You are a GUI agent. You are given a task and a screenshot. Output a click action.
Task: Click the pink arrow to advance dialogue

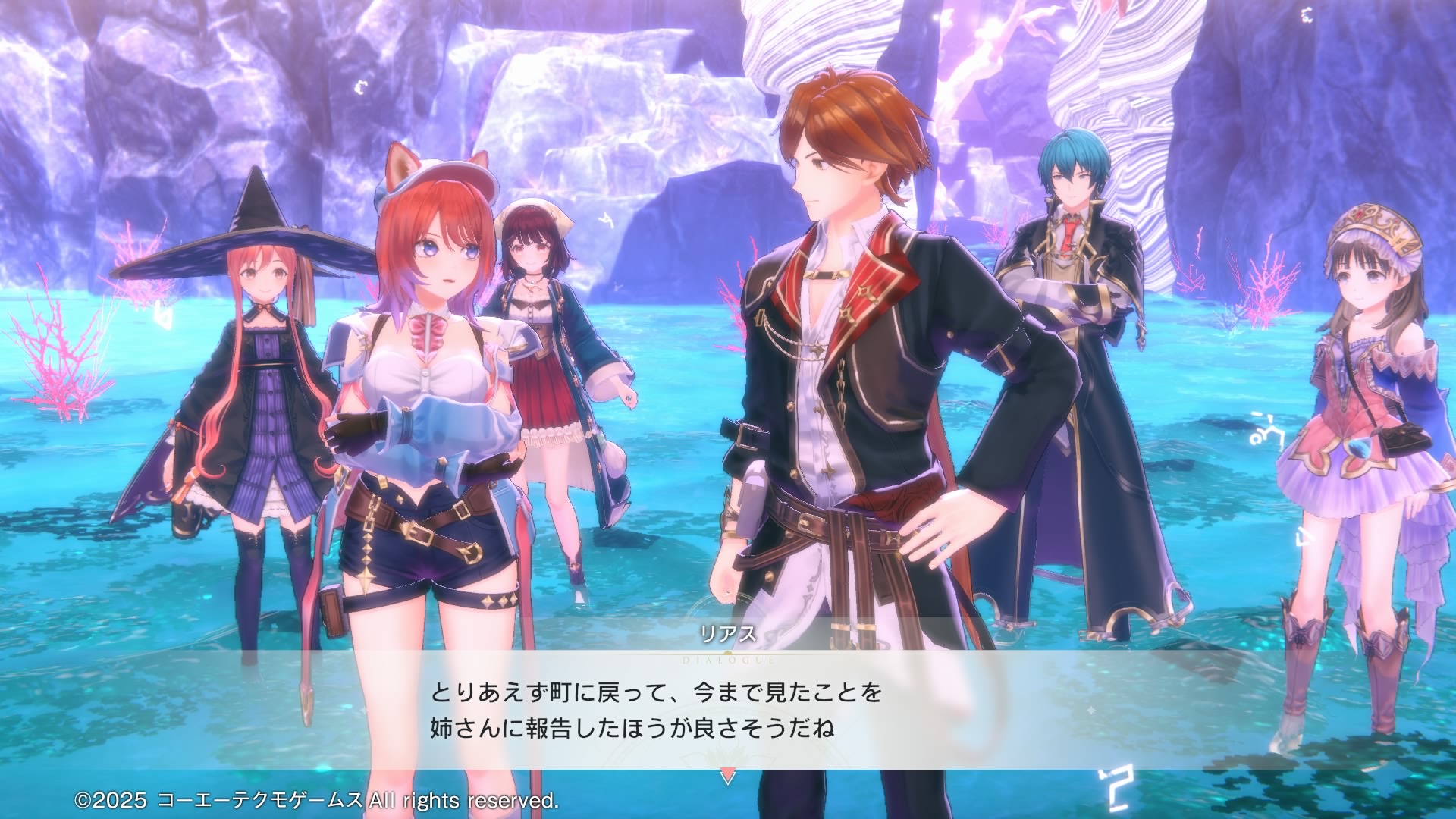tap(727, 777)
